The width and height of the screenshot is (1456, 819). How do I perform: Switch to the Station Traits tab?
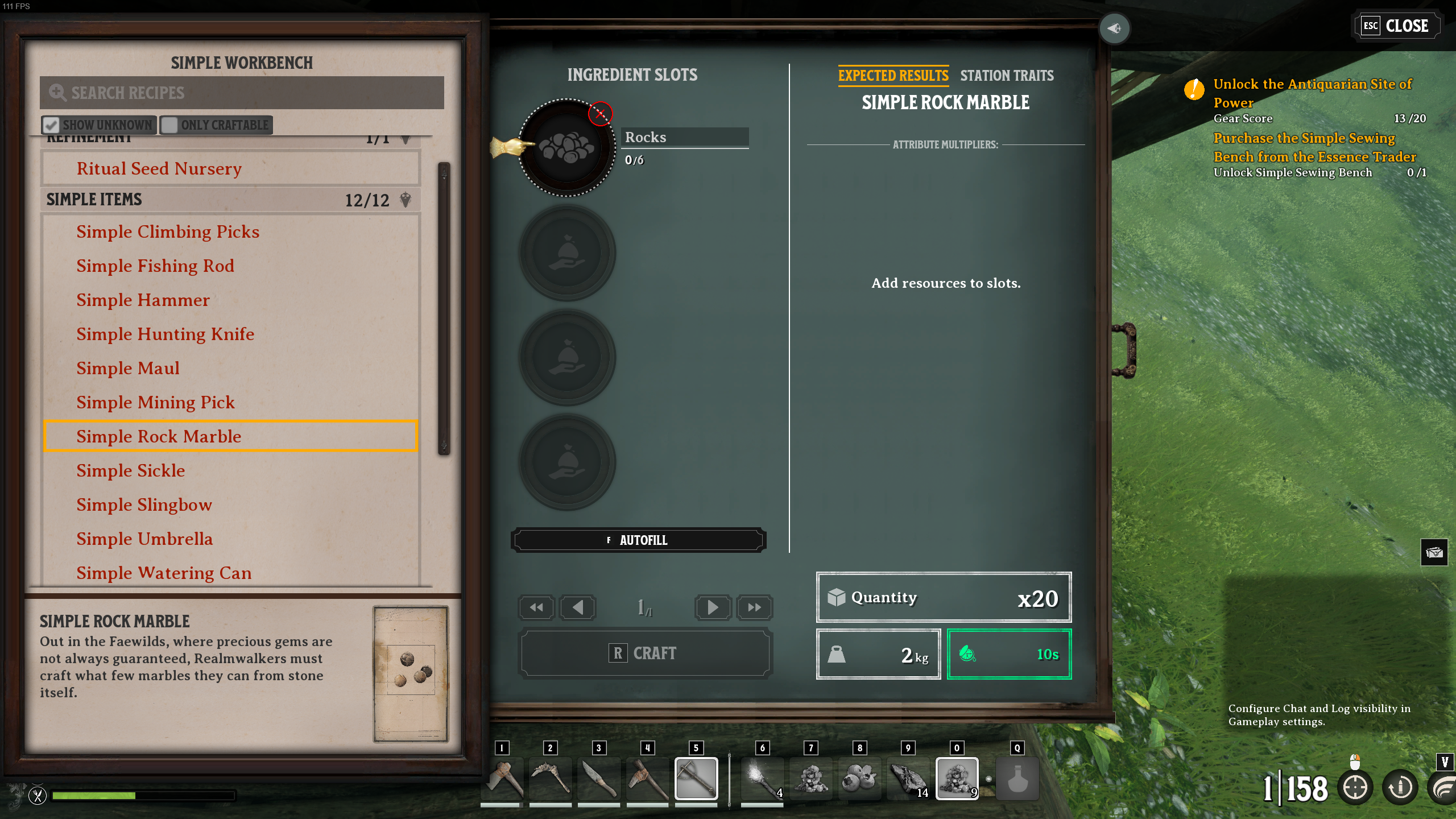tap(1007, 76)
